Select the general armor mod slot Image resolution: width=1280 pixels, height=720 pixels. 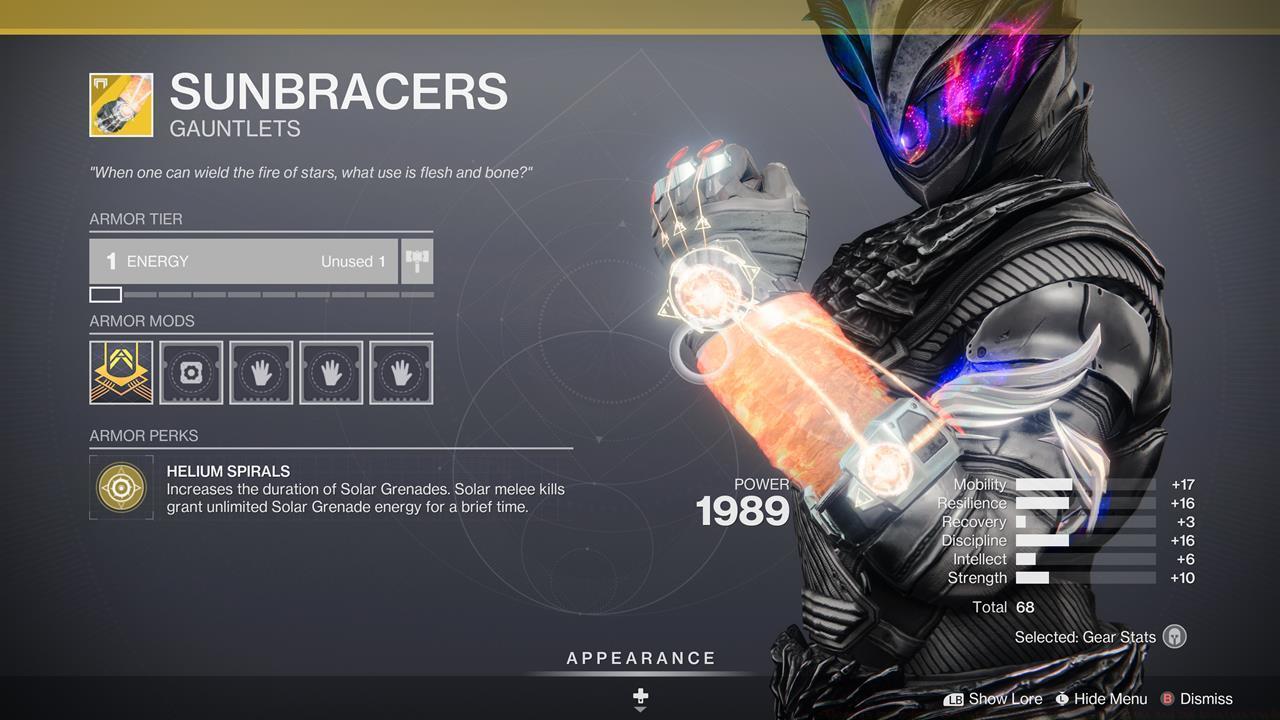click(x=190, y=373)
